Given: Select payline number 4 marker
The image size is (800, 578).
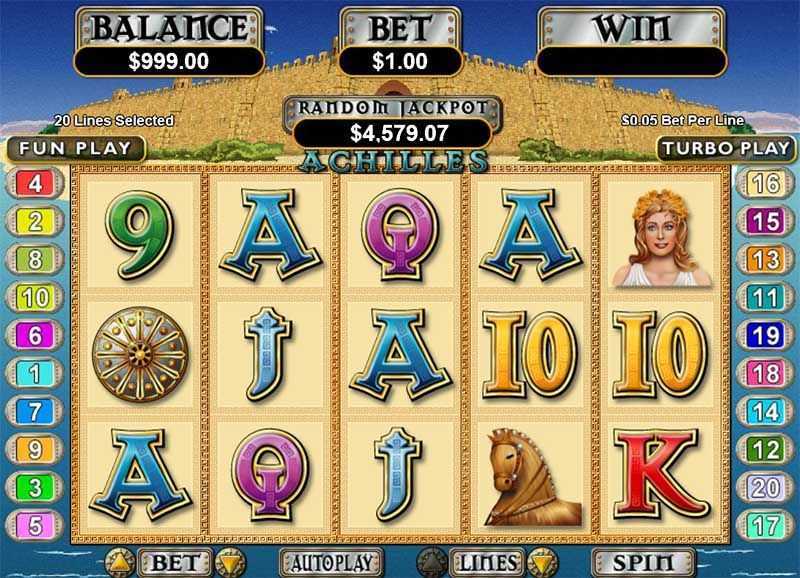Looking at the screenshot, I should pos(34,184).
